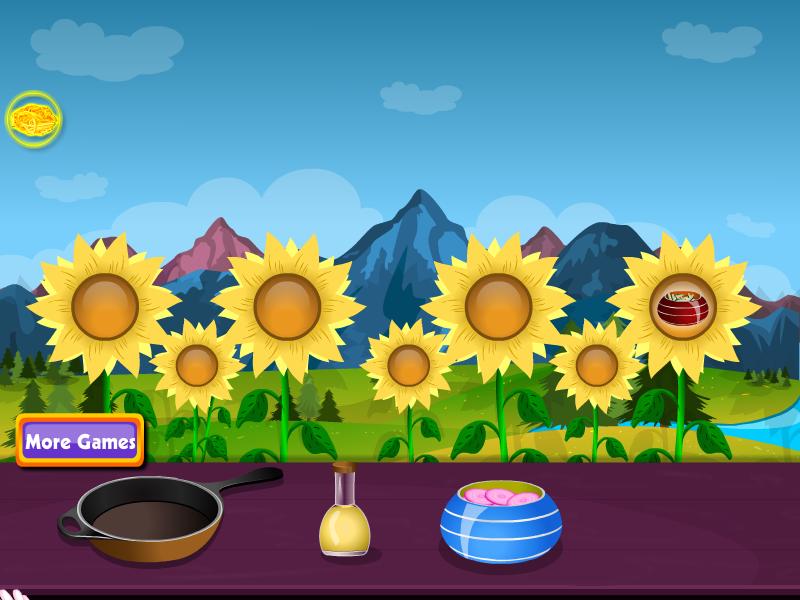Select the red pot icon in the sunflower
800x600 pixels.
click(x=683, y=307)
